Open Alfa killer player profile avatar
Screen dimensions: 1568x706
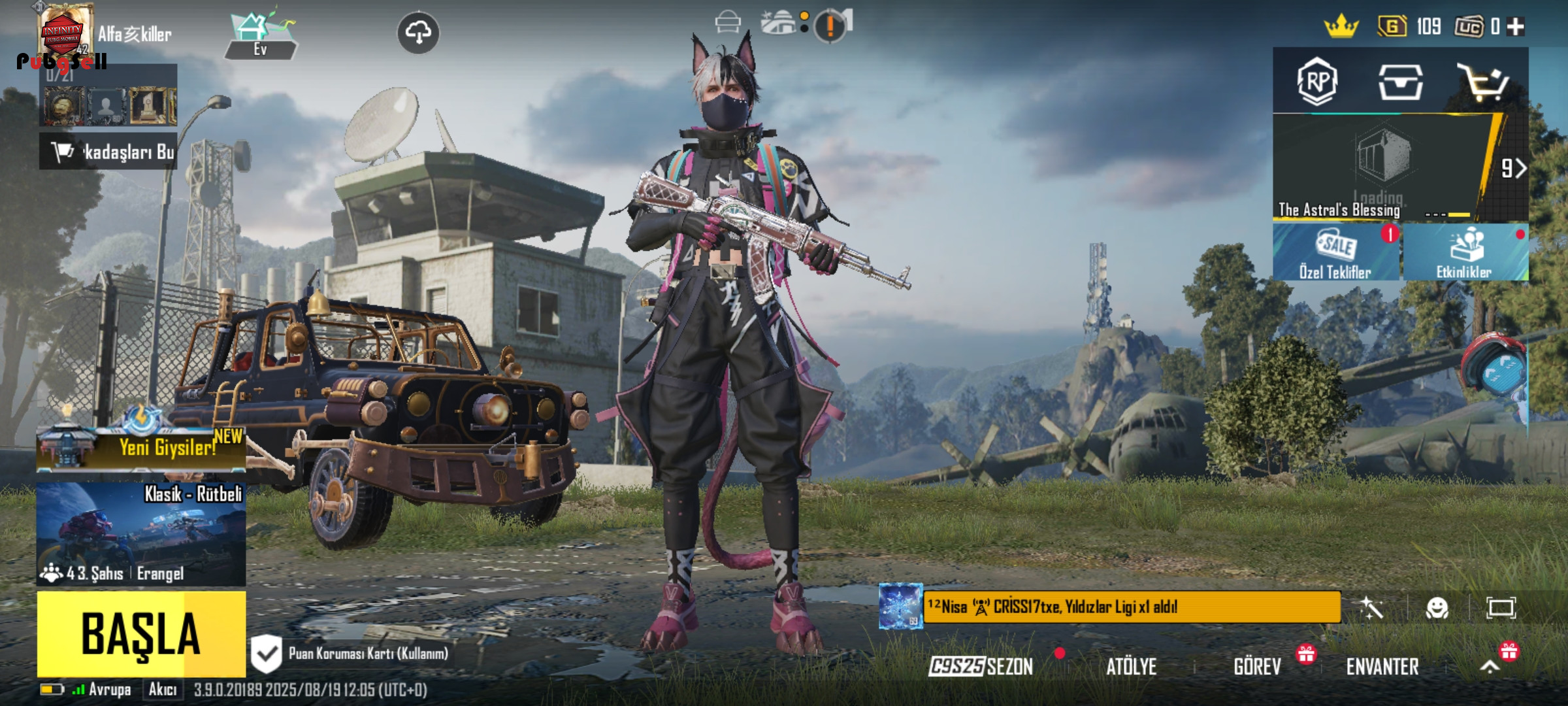click(x=65, y=31)
